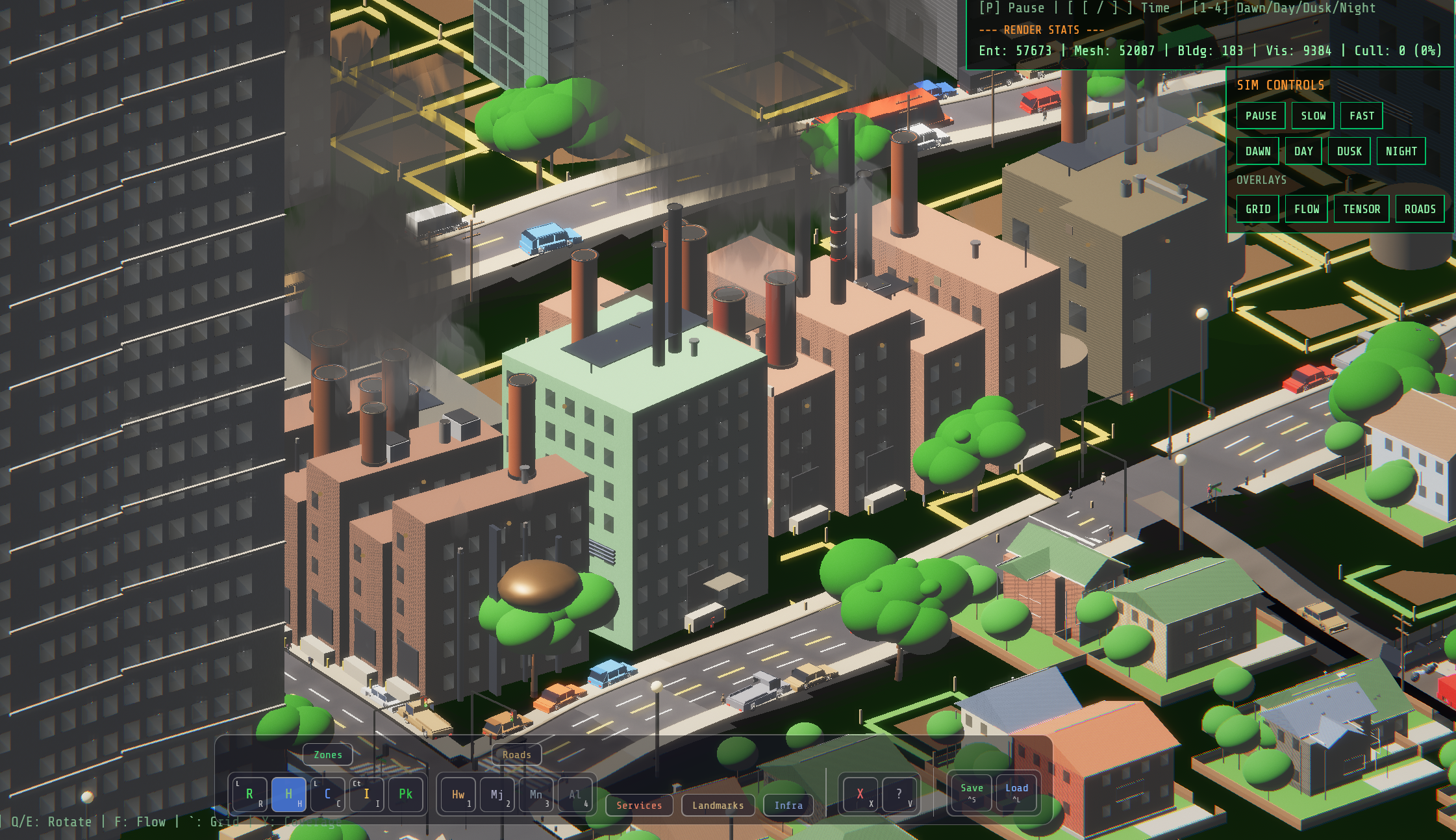Select the Pk parks zoning tool
Screen dimensions: 1456x840
[406, 793]
